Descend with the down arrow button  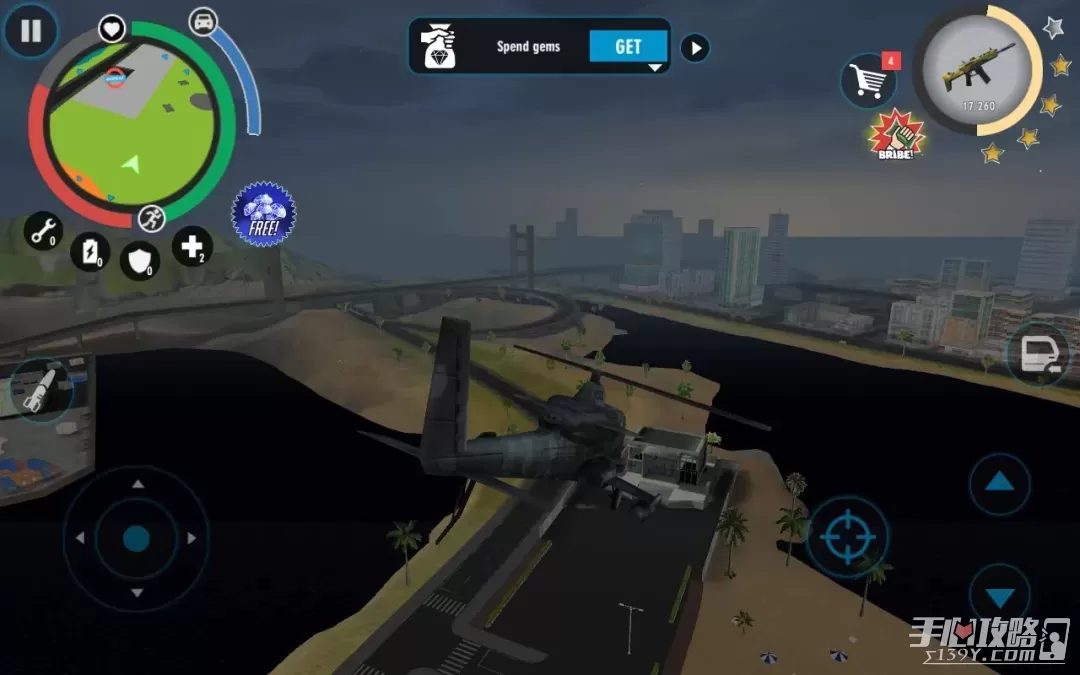click(x=999, y=597)
